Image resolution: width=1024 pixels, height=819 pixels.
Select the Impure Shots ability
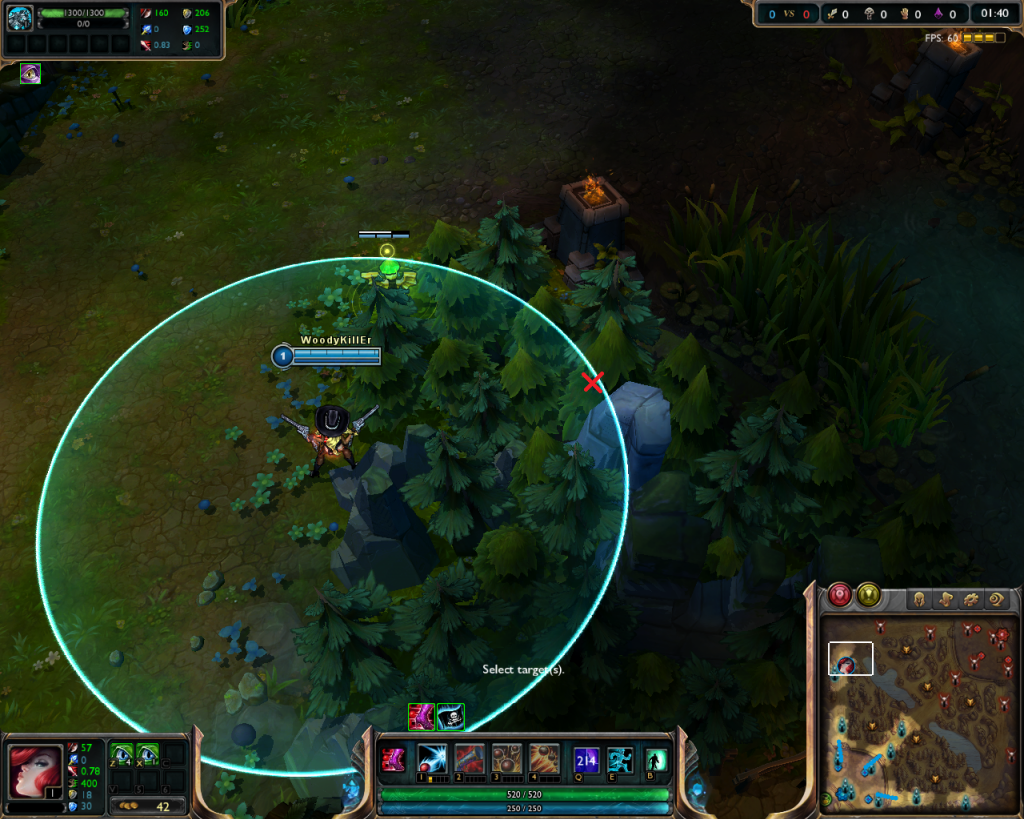coord(470,760)
